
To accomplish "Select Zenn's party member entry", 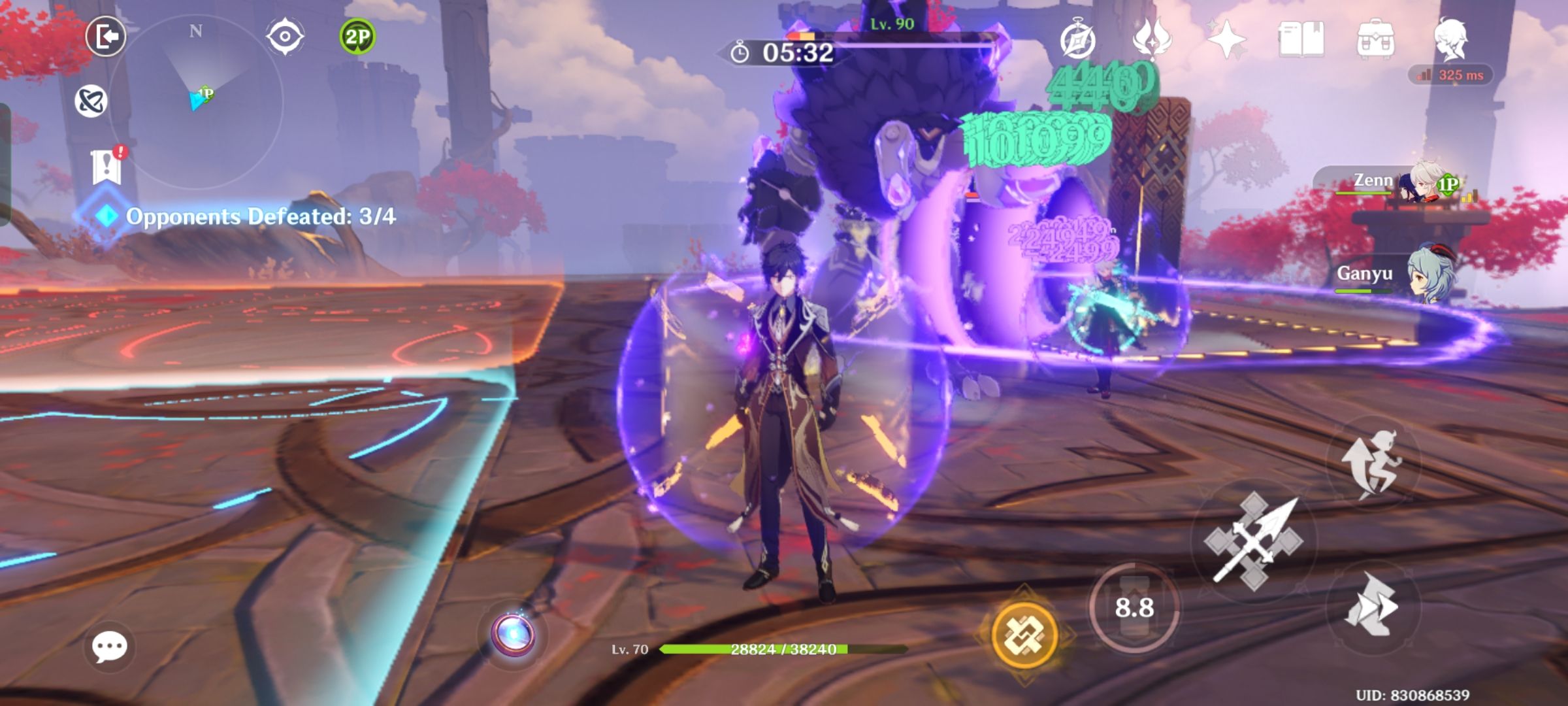I will pos(1405,183).
